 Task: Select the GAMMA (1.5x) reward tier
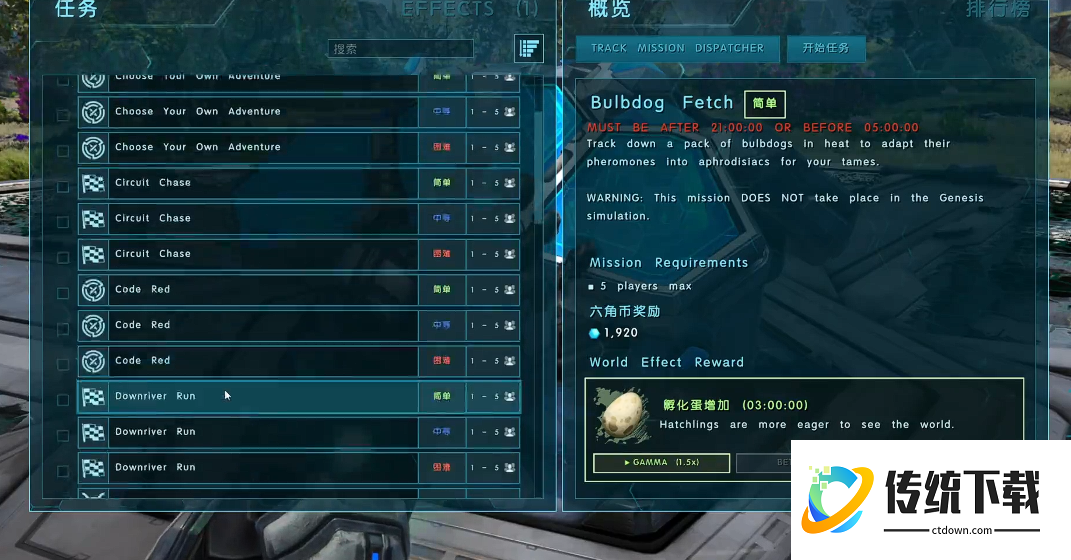coord(660,462)
